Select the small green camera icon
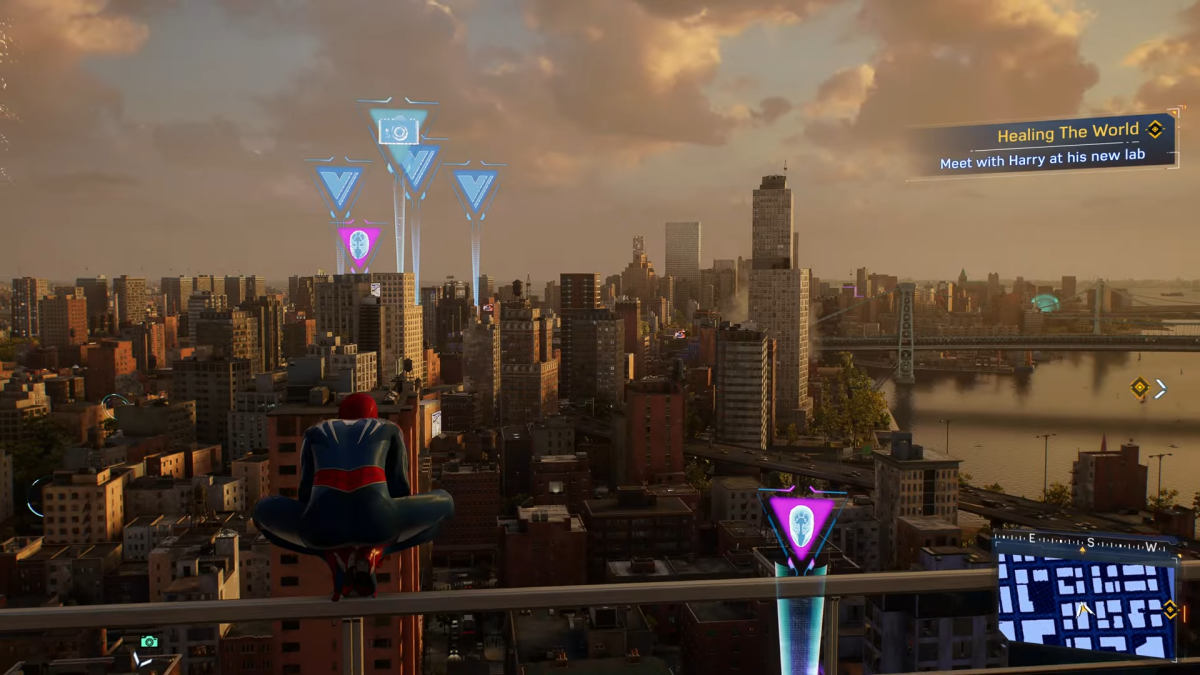Viewport: 1200px width, 675px height. pyautogui.click(x=149, y=641)
